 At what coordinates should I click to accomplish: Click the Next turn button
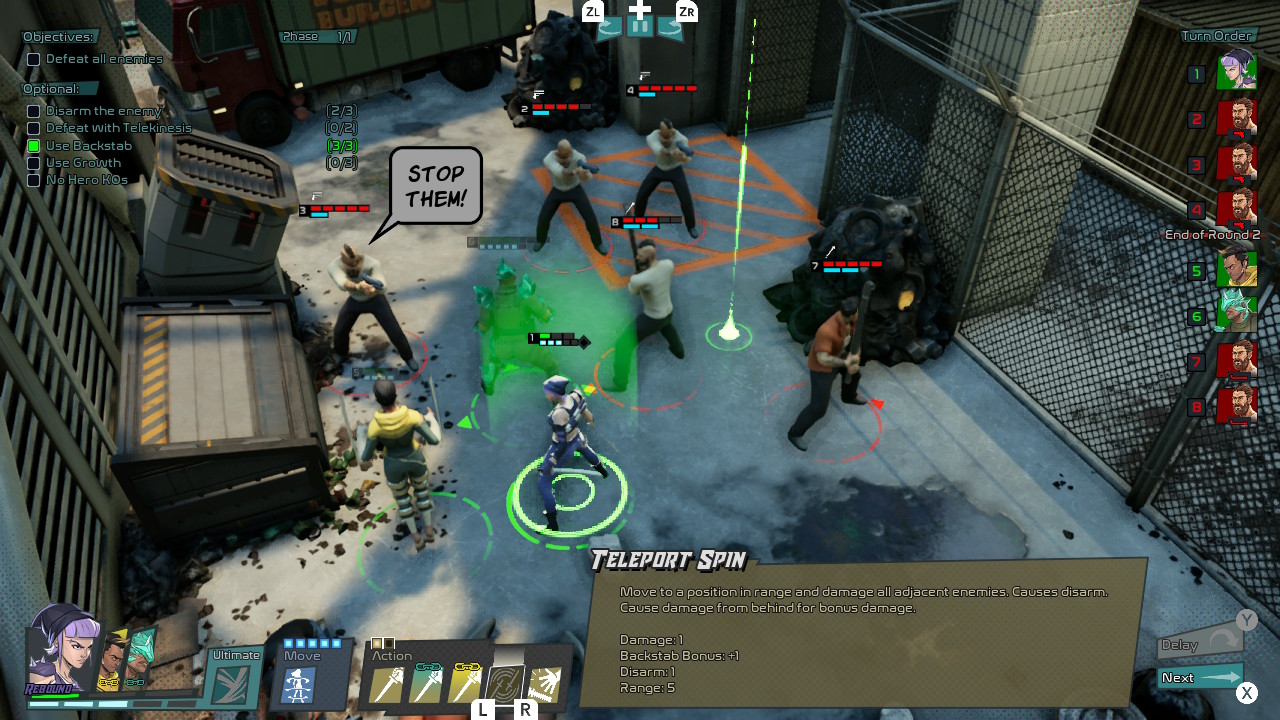1199,678
